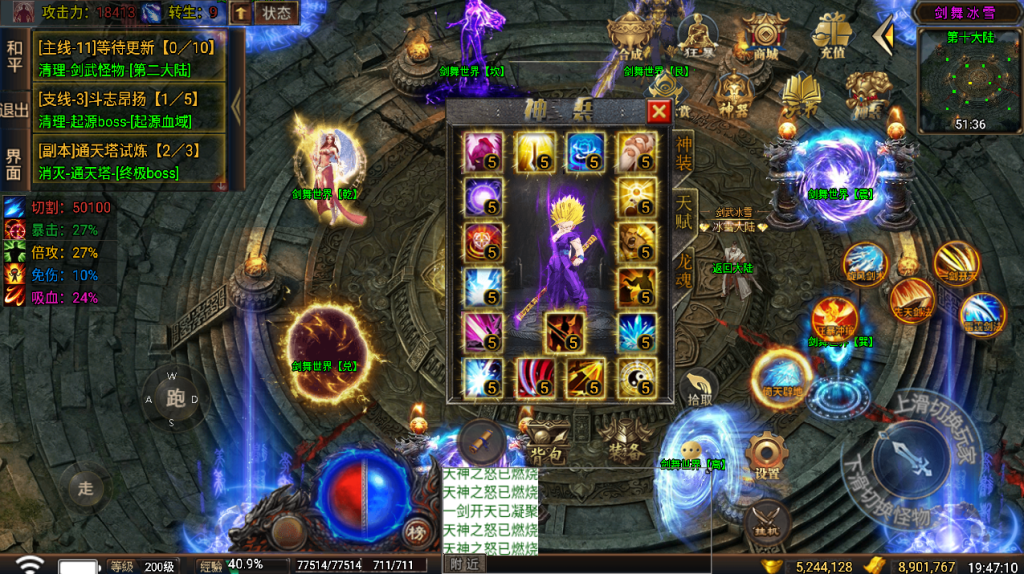Toggle 挂机 auto-battle

767,520
